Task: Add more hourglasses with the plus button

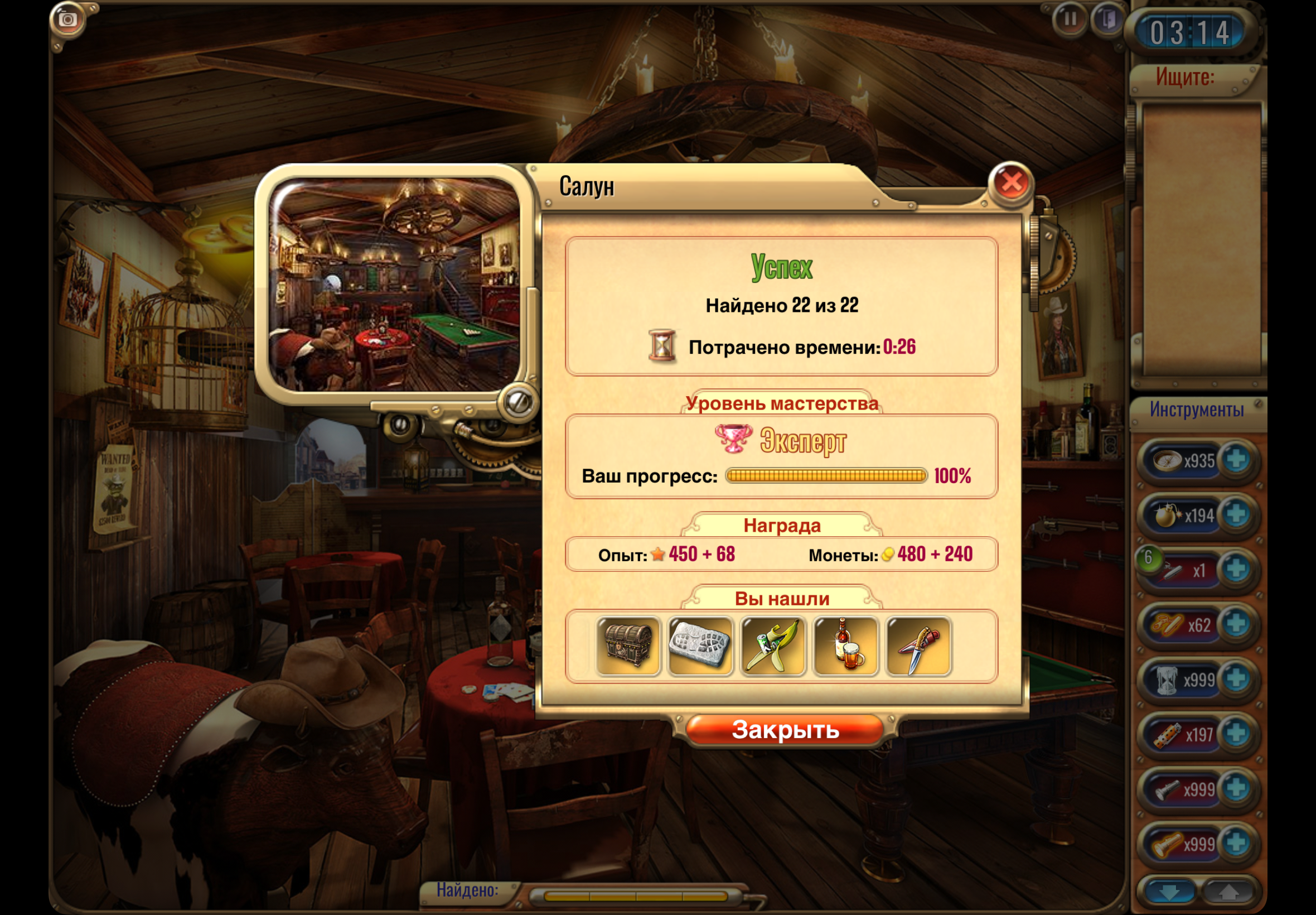Action: point(1235,679)
